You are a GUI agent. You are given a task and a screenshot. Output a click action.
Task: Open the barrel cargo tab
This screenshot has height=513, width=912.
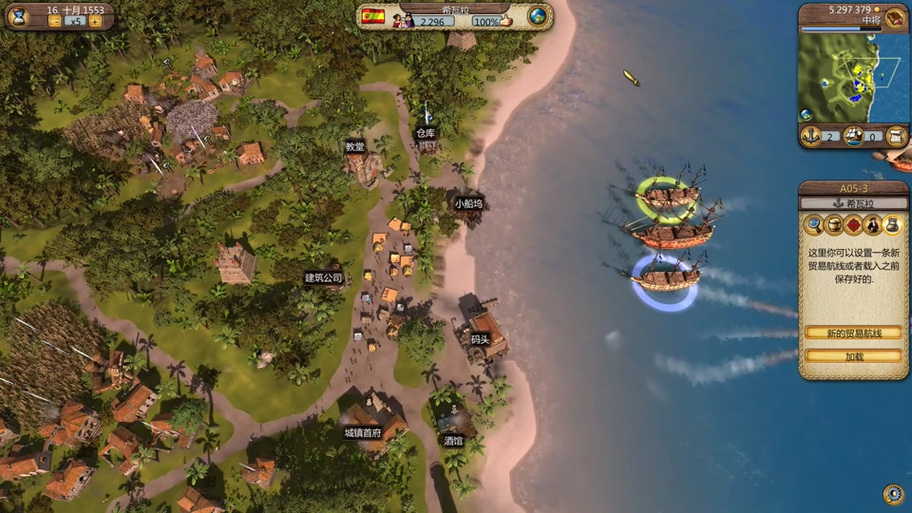(x=834, y=225)
